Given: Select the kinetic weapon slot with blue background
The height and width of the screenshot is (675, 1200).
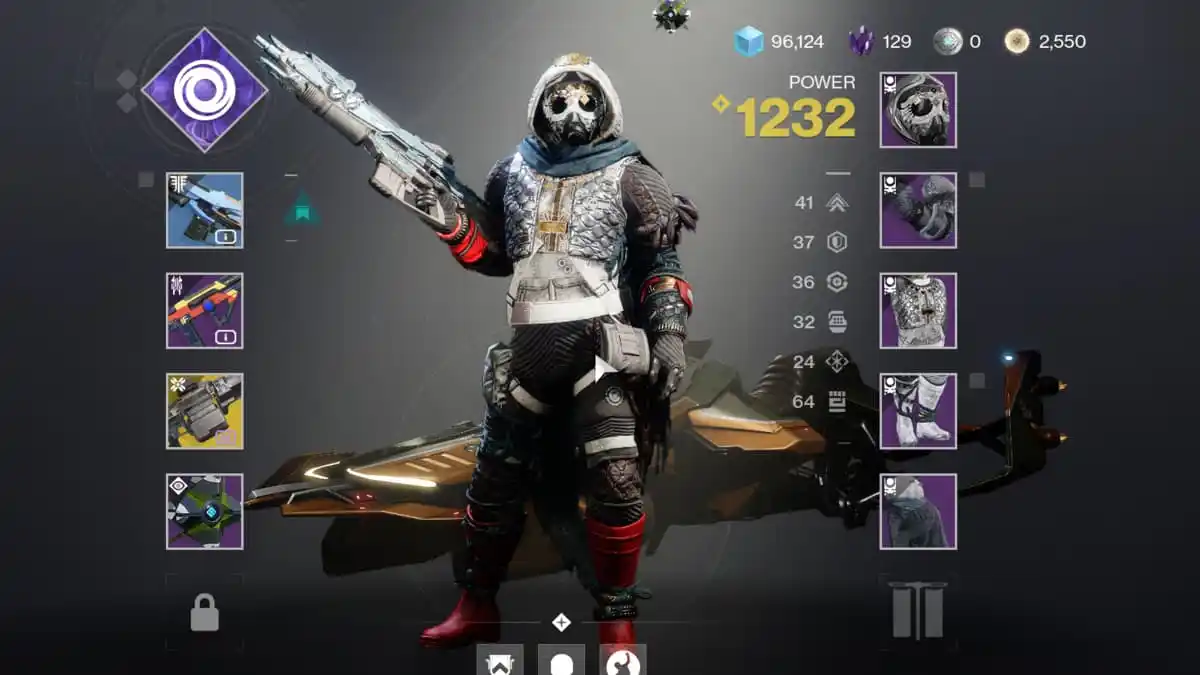Looking at the screenshot, I should click(x=204, y=210).
